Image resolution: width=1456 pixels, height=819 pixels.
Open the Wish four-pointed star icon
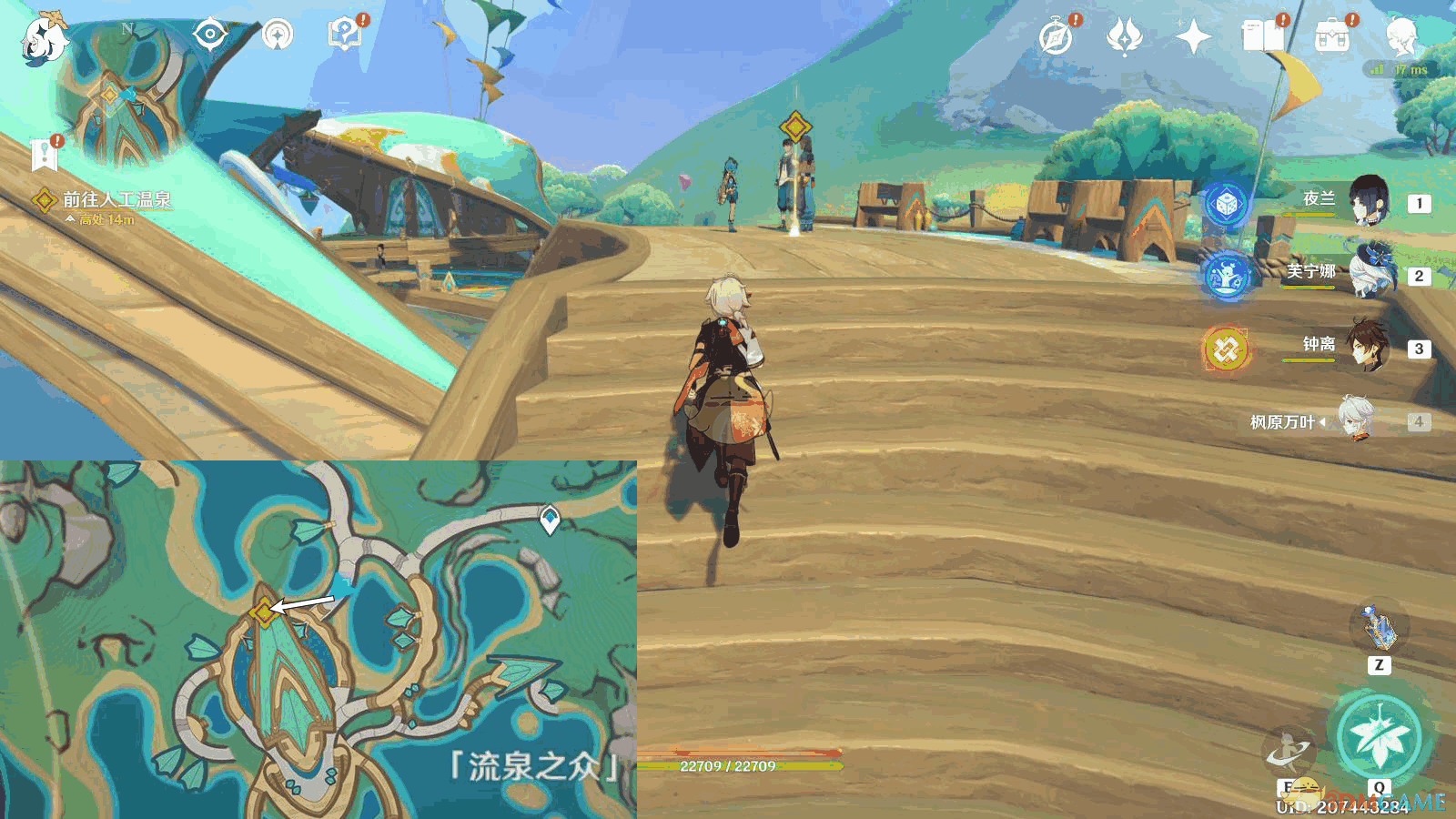pyautogui.click(x=1193, y=37)
